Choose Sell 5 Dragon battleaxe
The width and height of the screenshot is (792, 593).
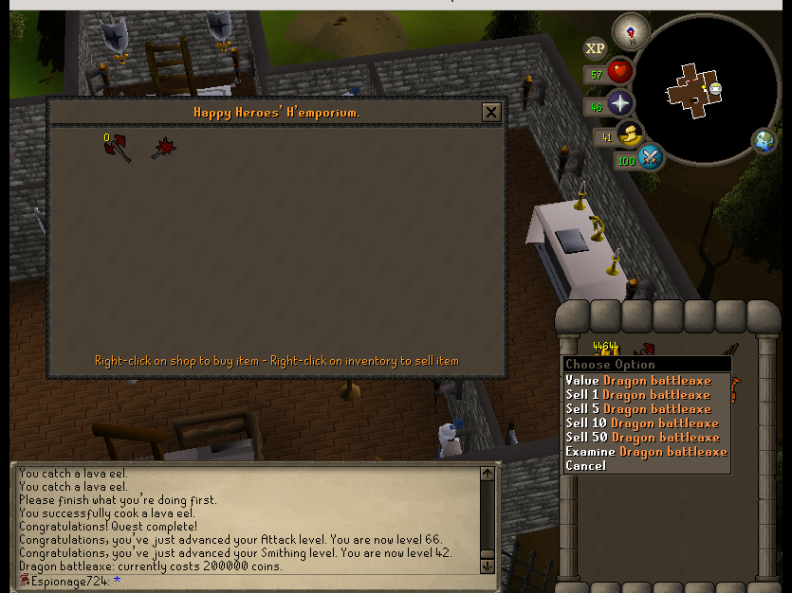pos(638,409)
